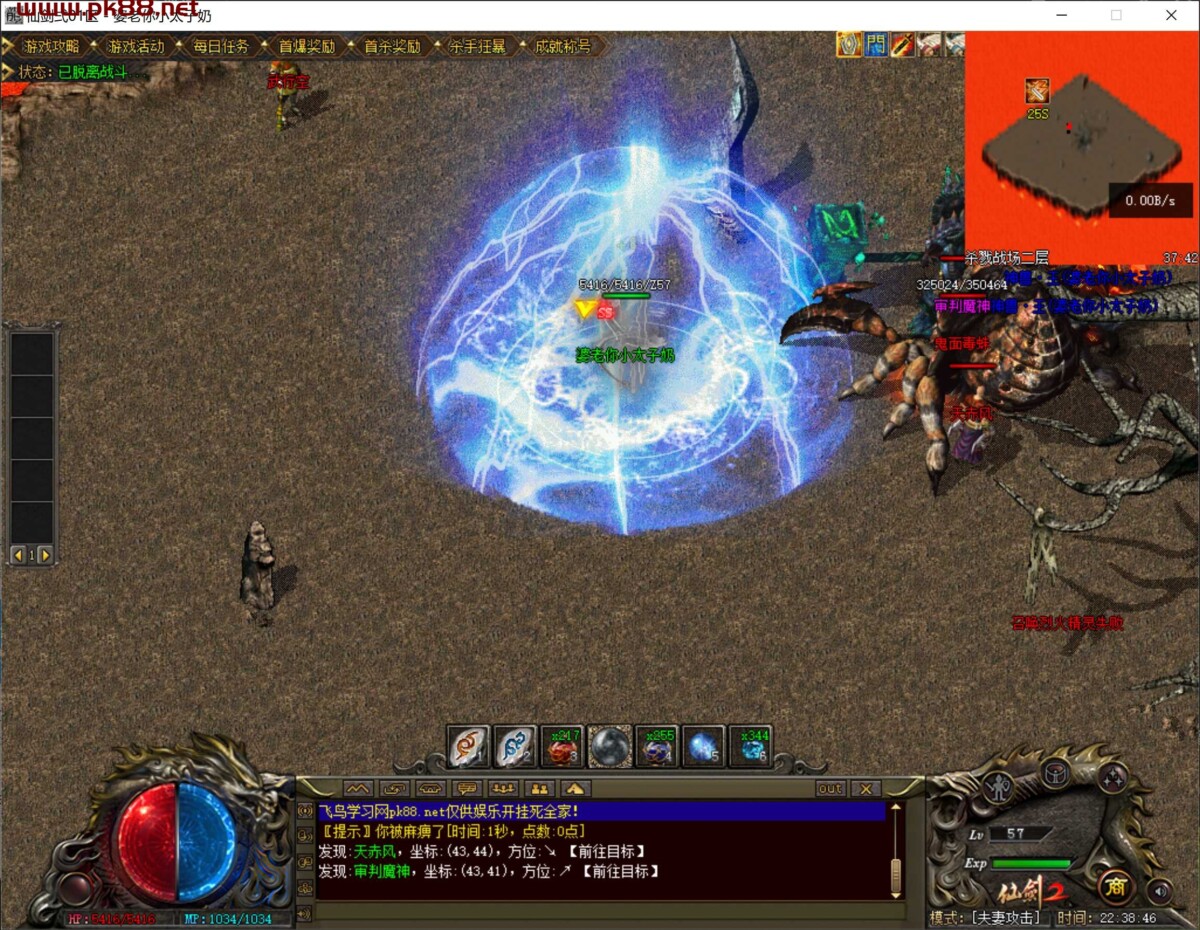Open the 游戏活动 events menu
The height and width of the screenshot is (930, 1200).
click(x=136, y=47)
